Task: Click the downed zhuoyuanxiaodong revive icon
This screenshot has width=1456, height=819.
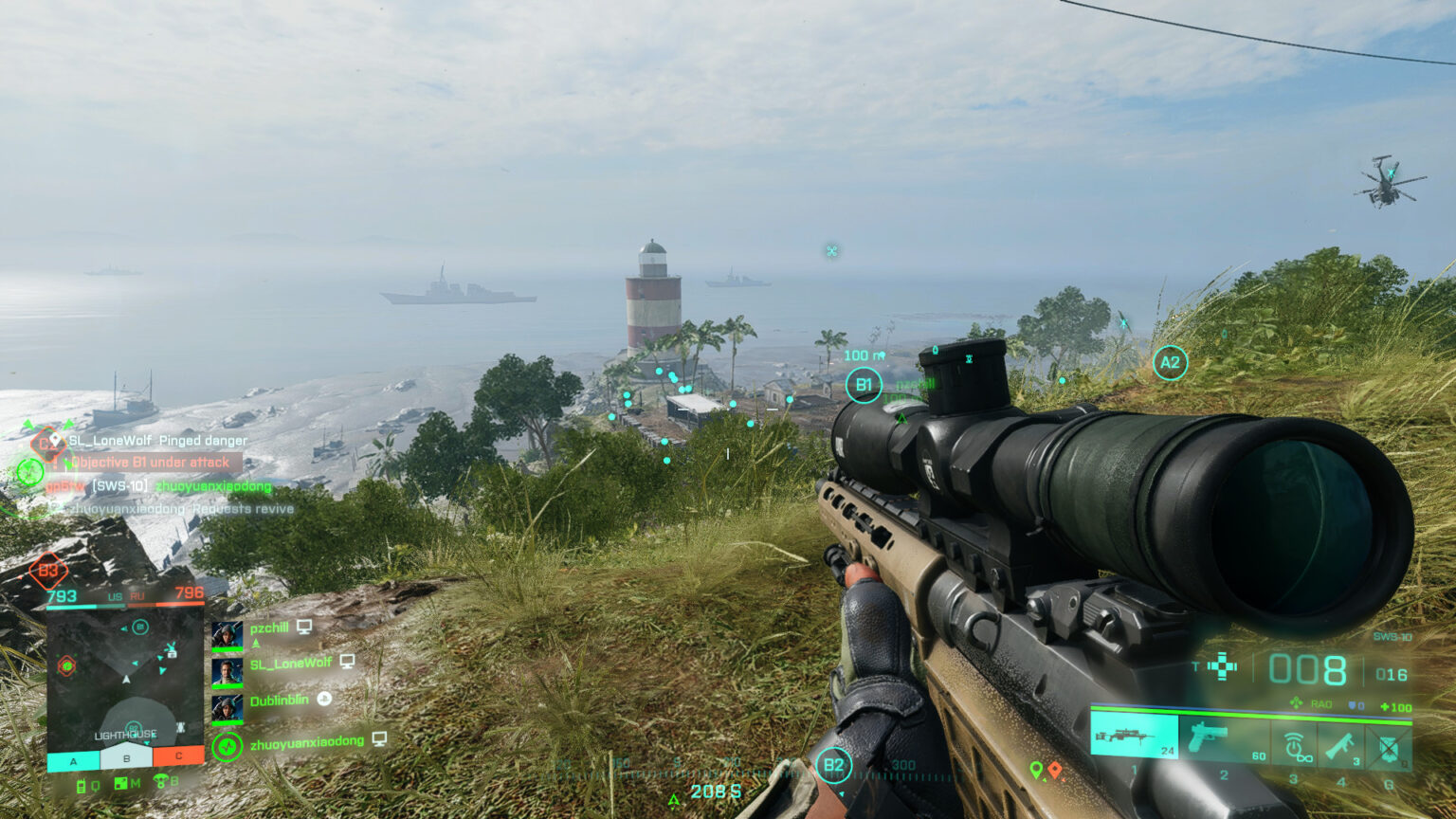Action: click(x=227, y=747)
